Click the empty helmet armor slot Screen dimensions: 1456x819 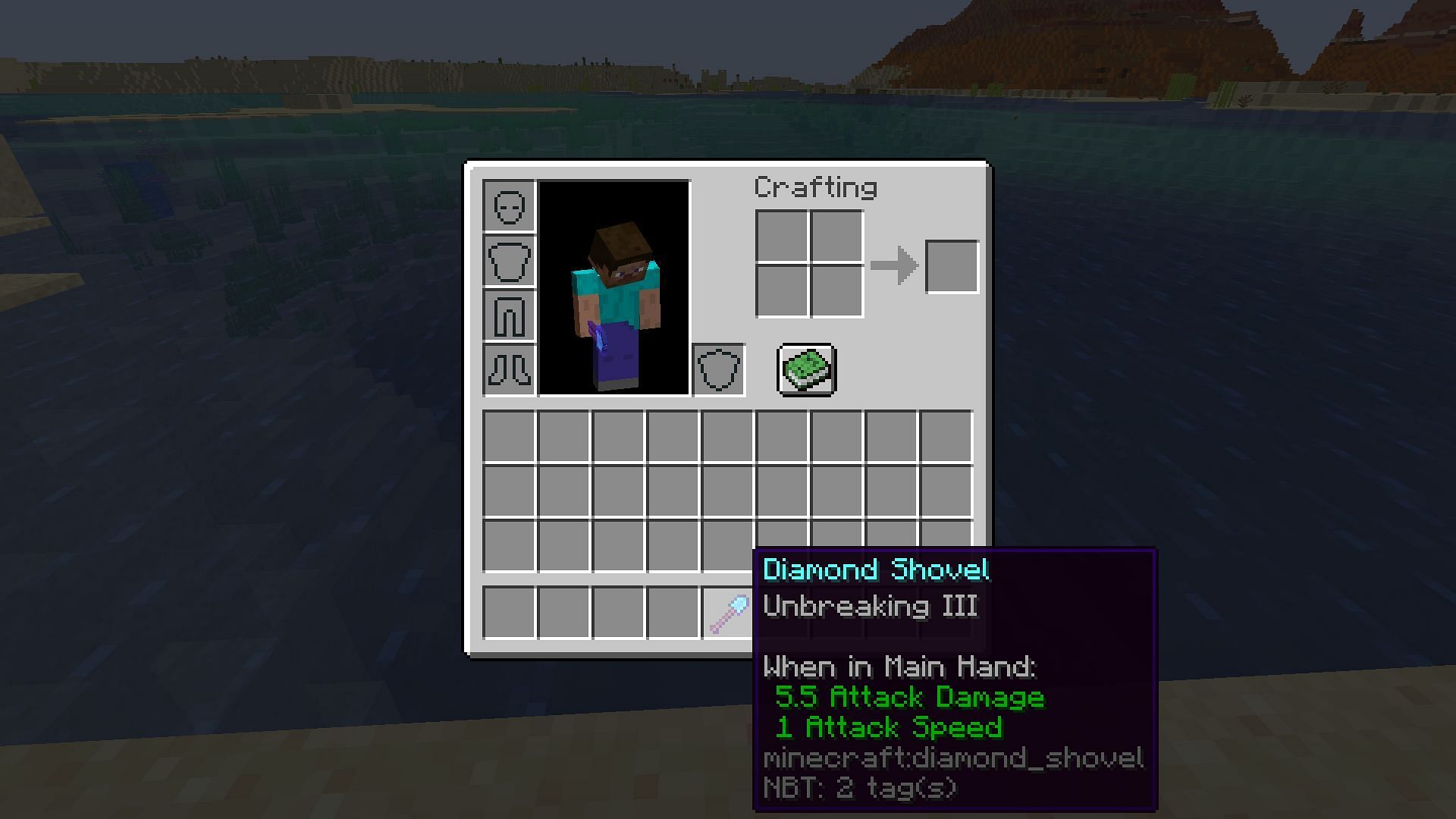click(509, 206)
